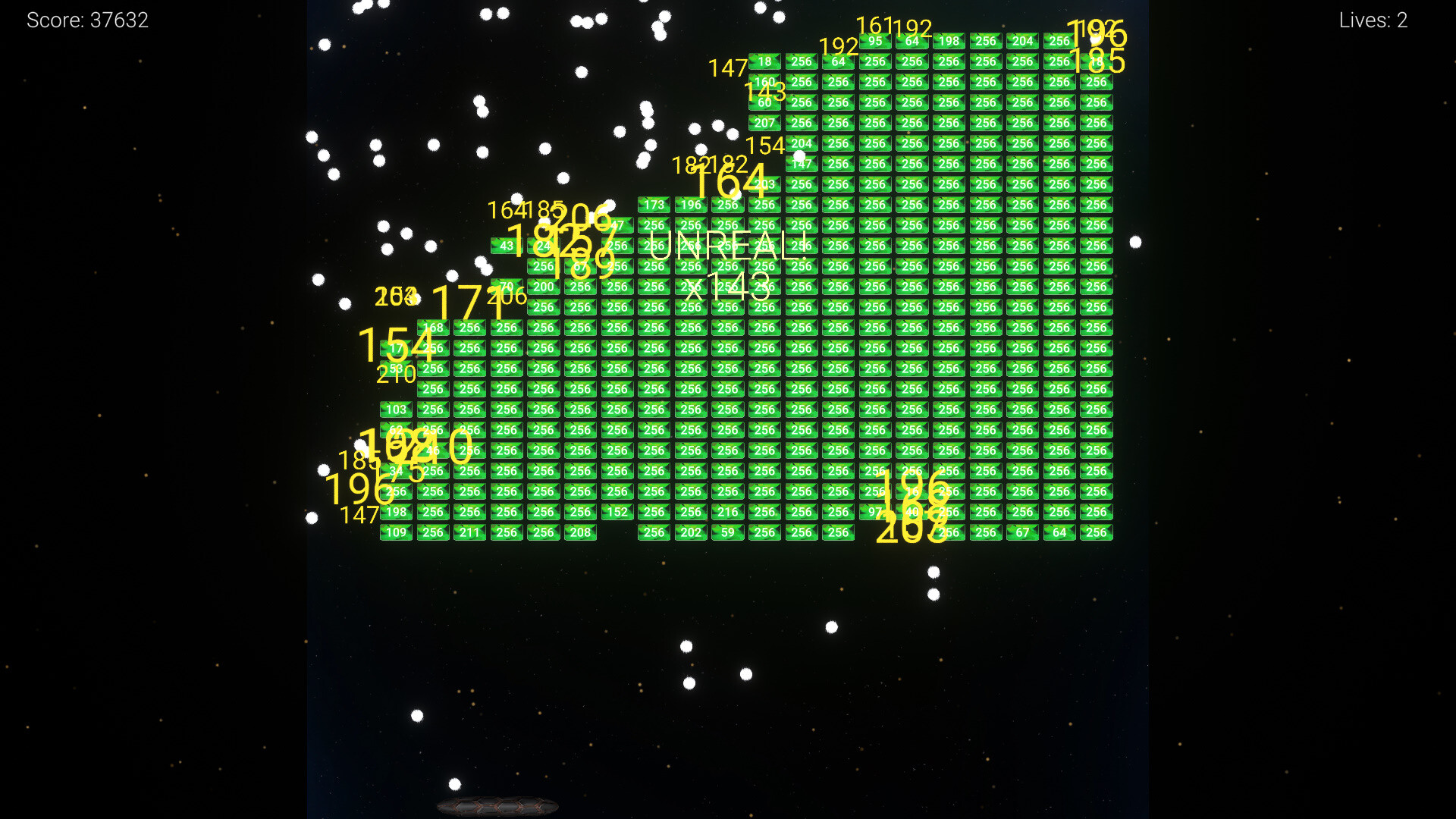Click the brick showing 207 below brick 60
The image size is (1456, 819).
click(x=765, y=122)
